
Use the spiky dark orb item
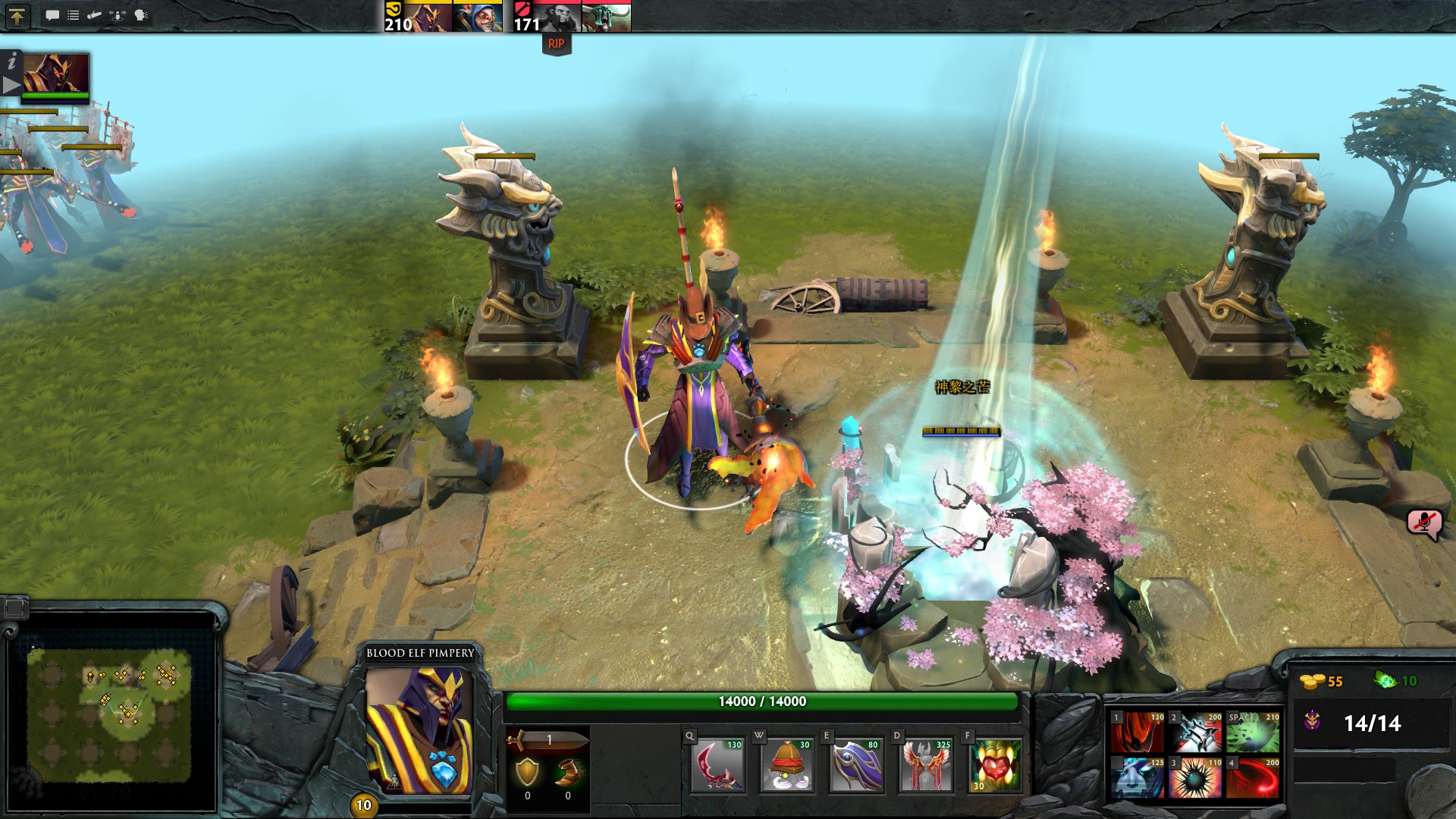[1195, 777]
